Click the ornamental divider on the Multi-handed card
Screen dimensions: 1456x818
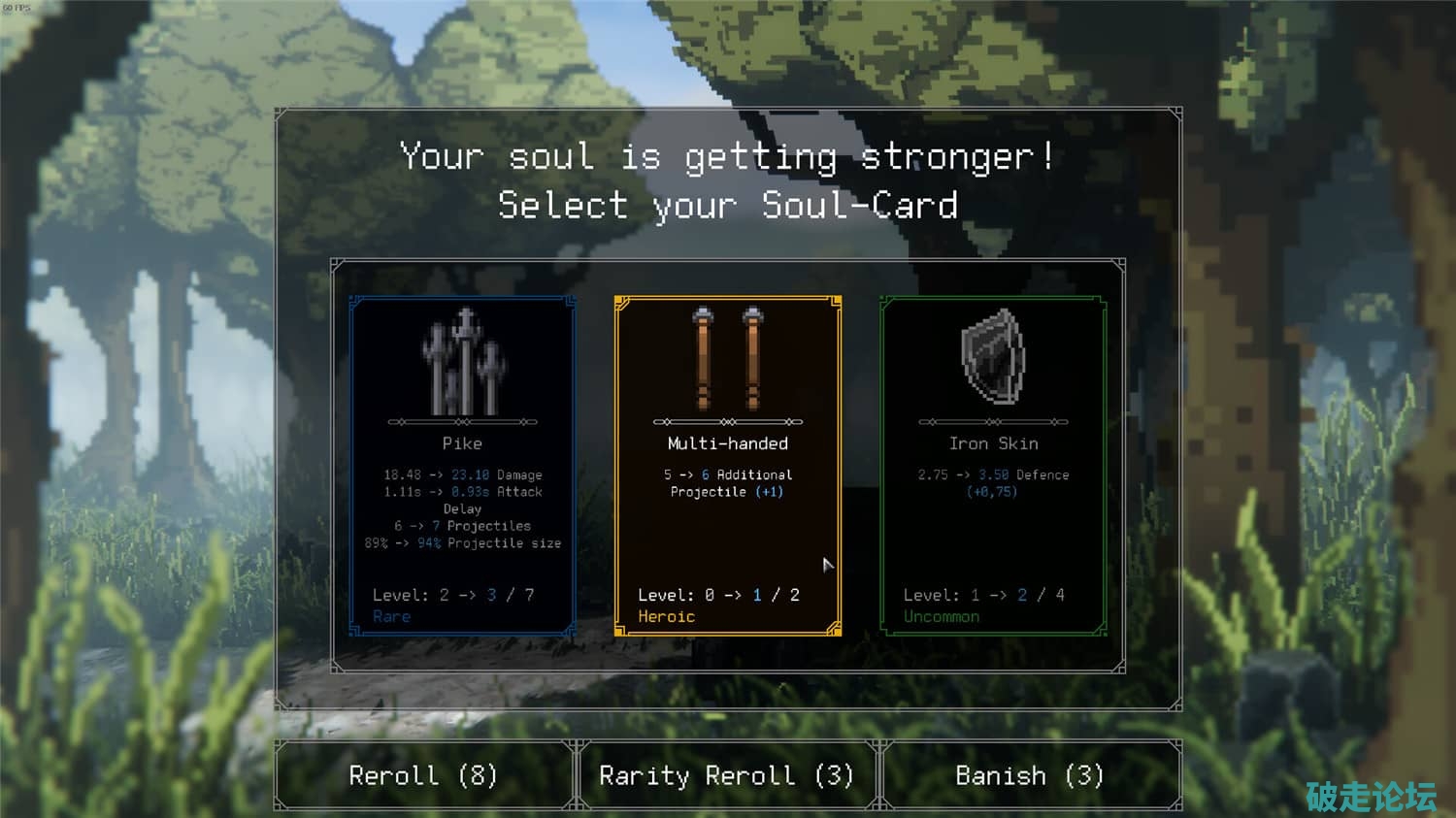[x=727, y=421]
